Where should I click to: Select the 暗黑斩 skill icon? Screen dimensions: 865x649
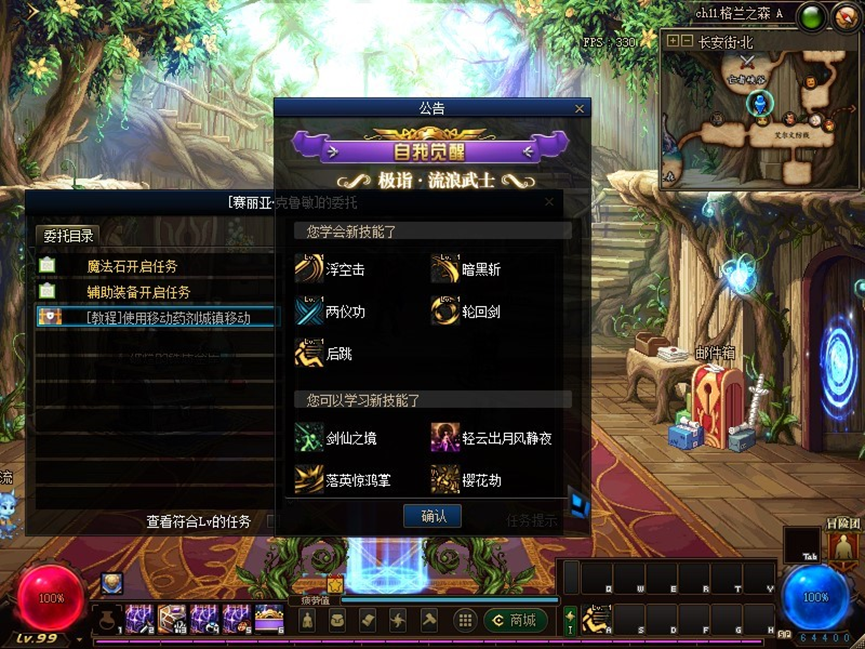pyautogui.click(x=445, y=268)
